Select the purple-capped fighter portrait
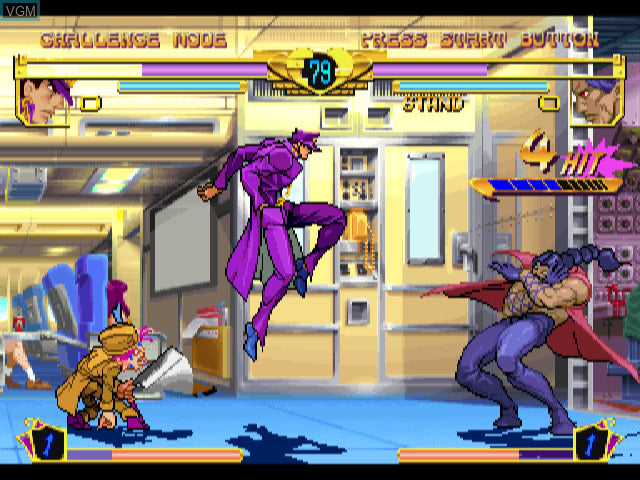This screenshot has height=480, width=640. coord(45,100)
